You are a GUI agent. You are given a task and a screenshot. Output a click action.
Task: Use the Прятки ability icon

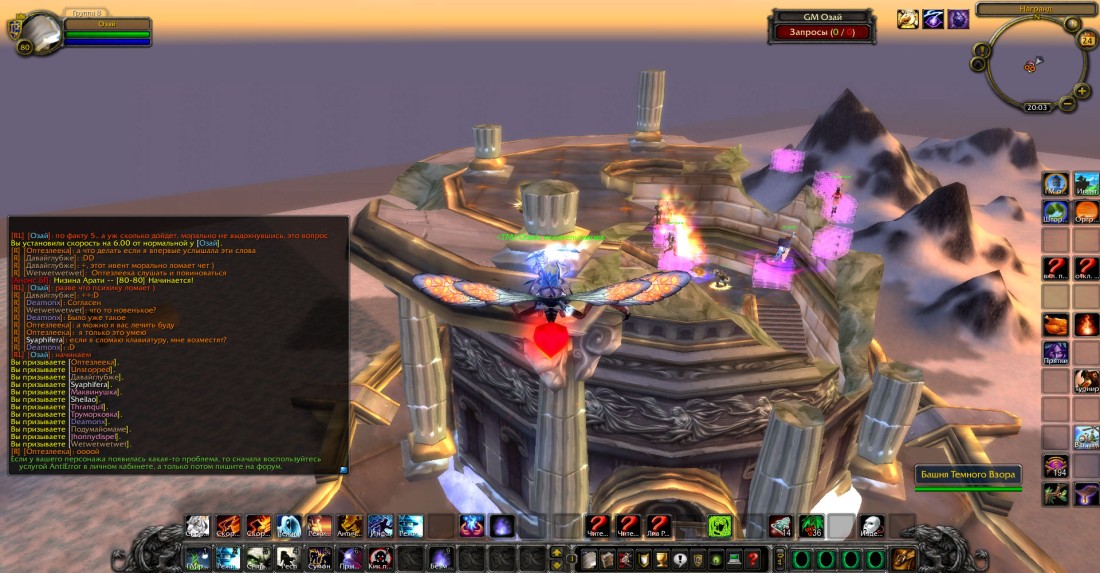coord(1056,353)
